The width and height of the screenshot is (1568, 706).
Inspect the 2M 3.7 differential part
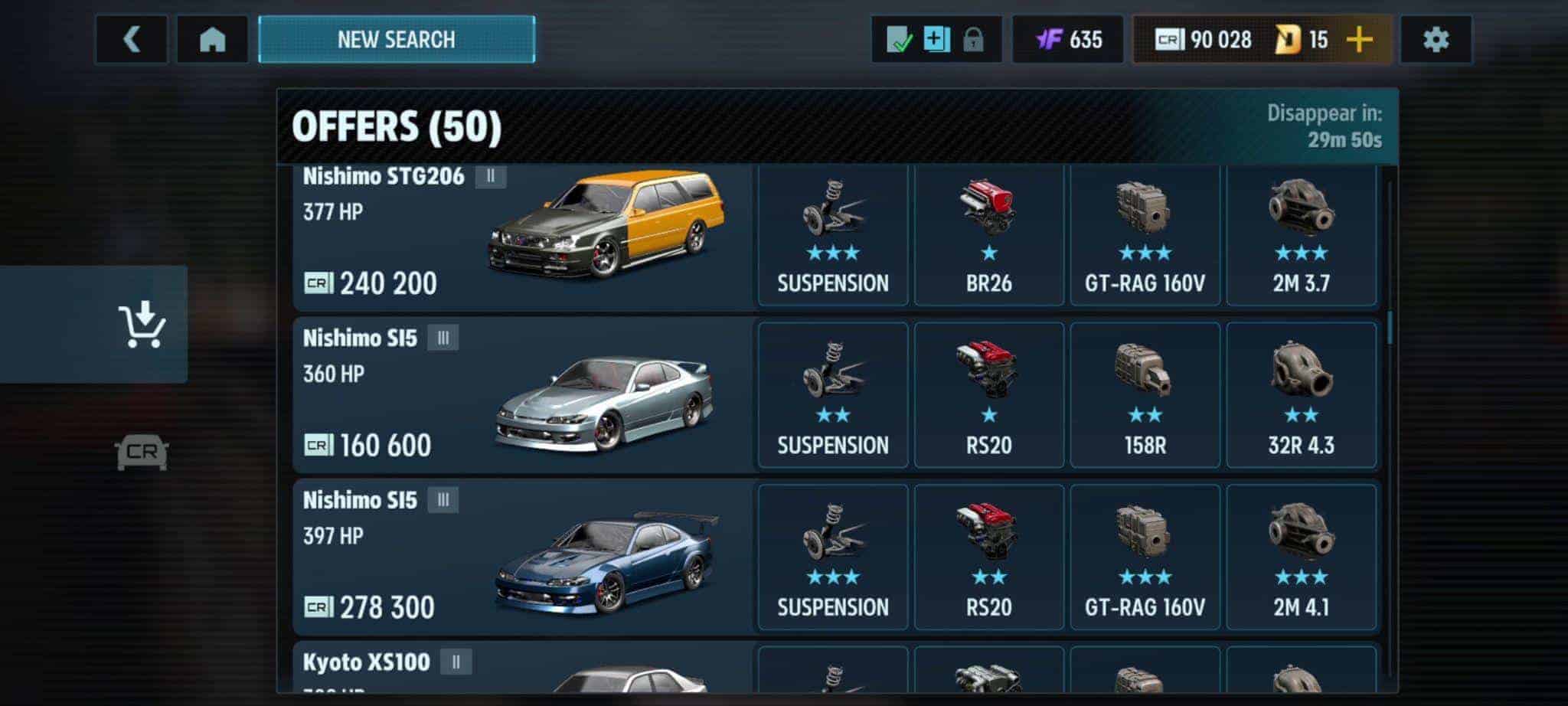(x=1301, y=234)
